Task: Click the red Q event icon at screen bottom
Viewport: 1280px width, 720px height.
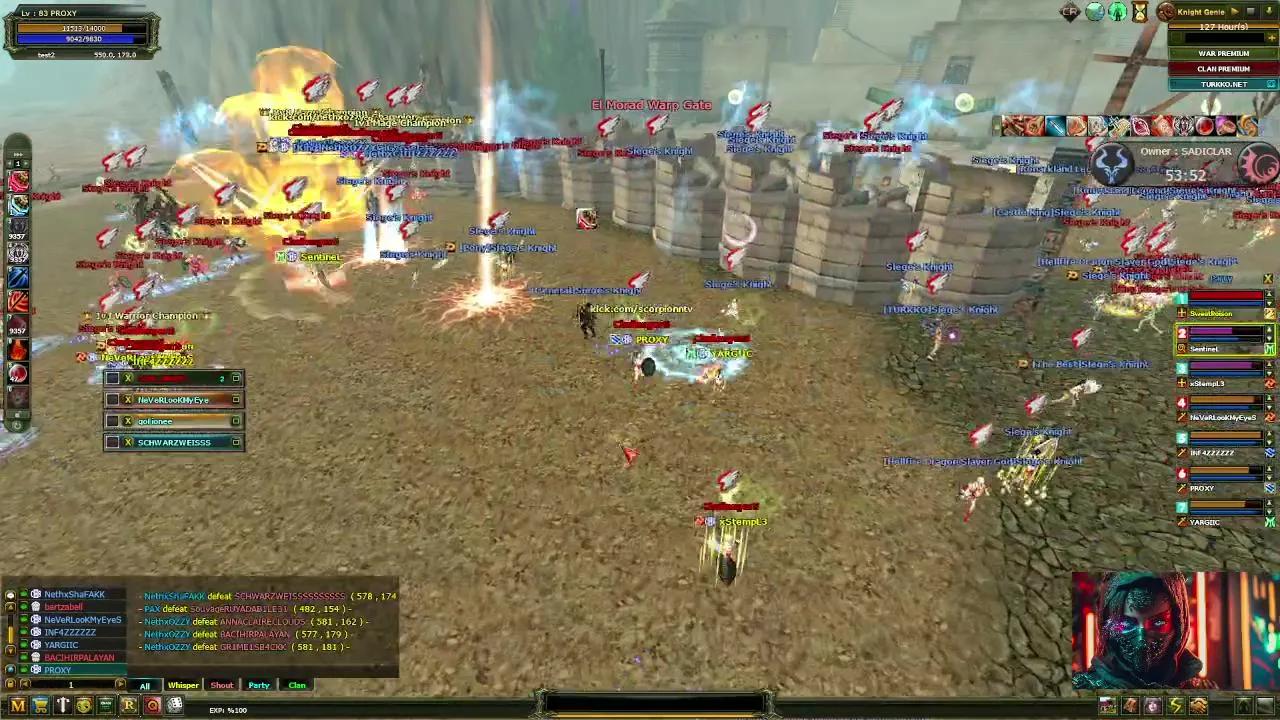Action: coord(153,706)
